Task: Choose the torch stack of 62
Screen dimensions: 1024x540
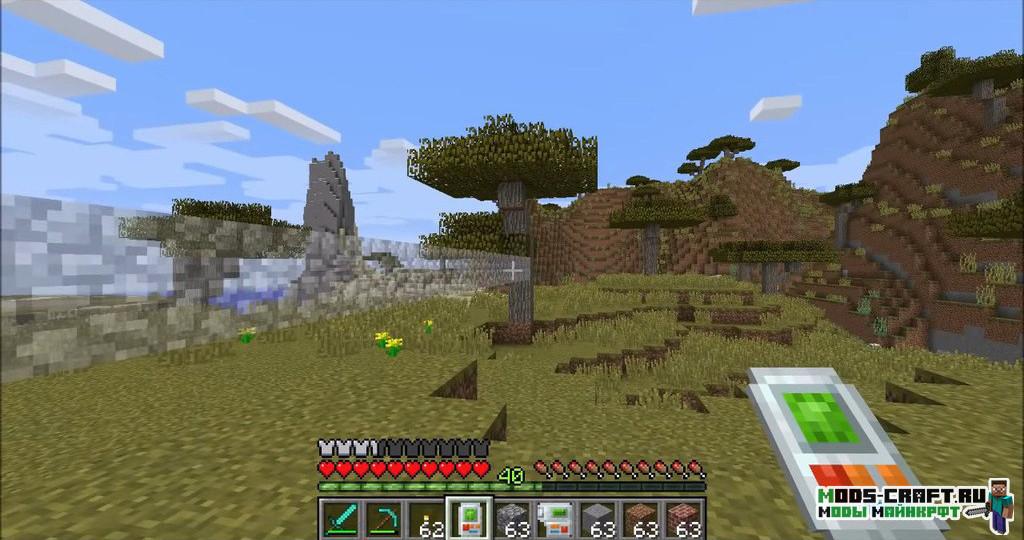Action: tap(427, 519)
